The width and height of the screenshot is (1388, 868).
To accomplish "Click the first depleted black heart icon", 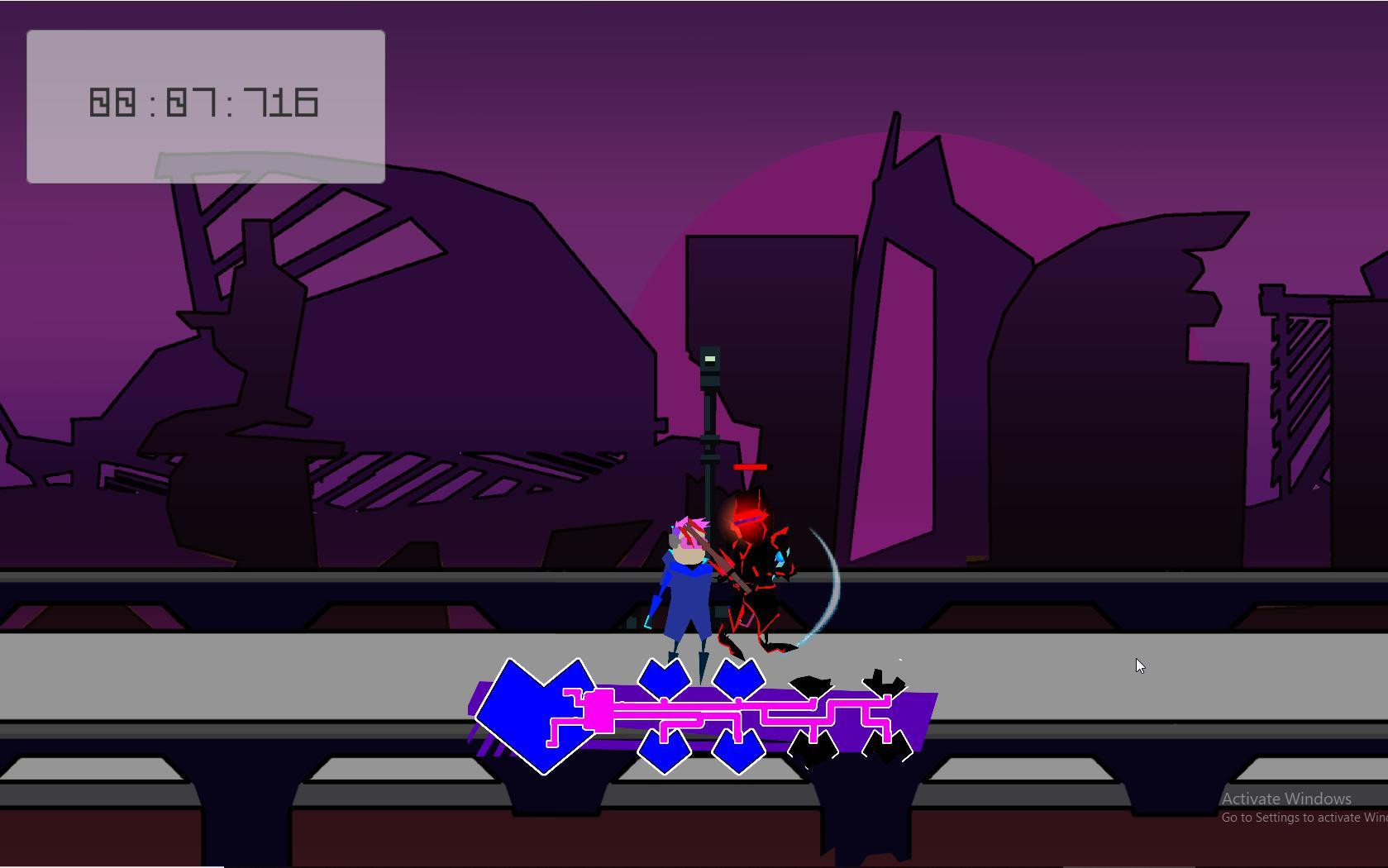I will click(x=814, y=716).
